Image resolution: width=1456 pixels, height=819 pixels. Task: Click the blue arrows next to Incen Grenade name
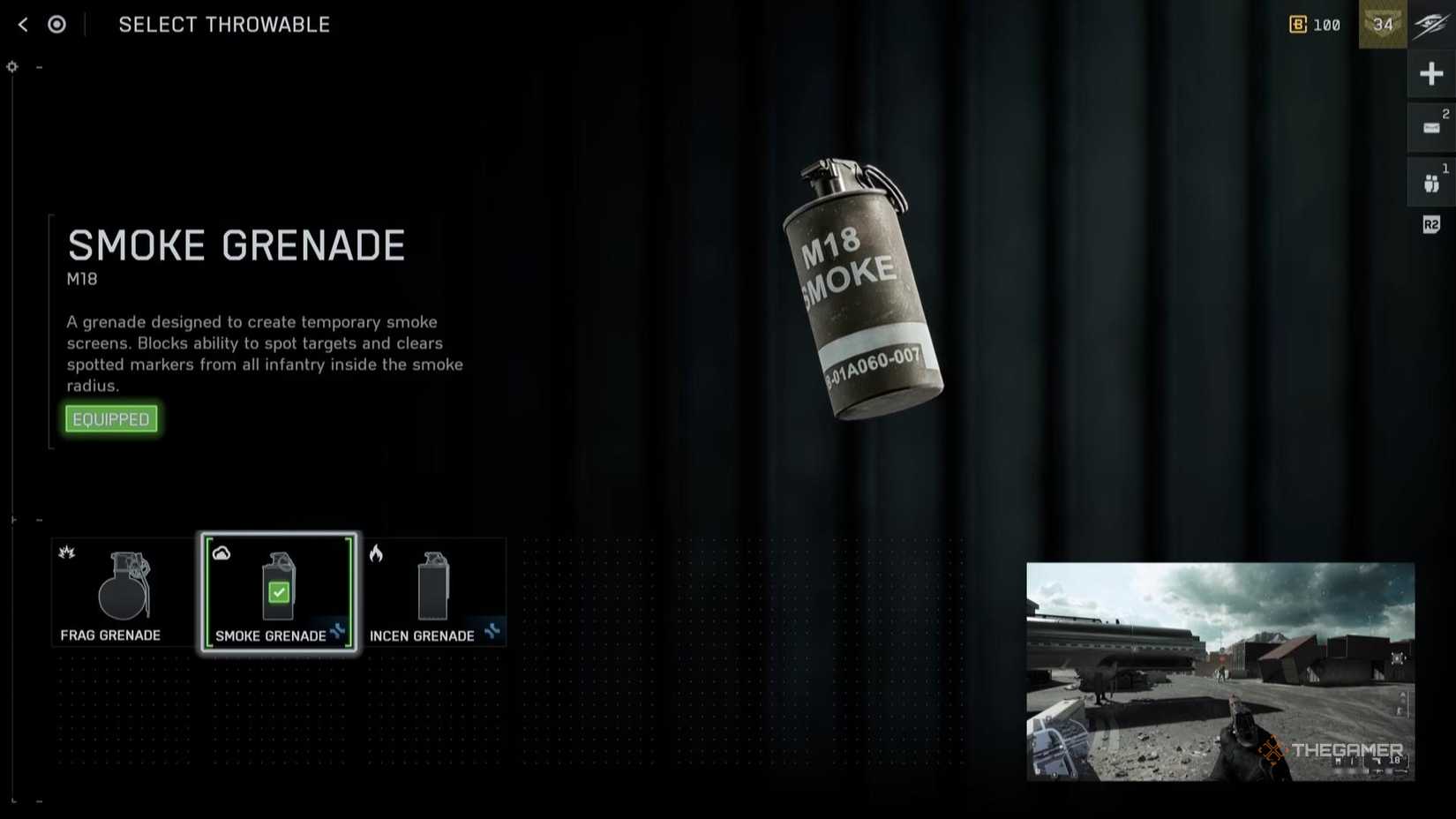click(x=493, y=632)
